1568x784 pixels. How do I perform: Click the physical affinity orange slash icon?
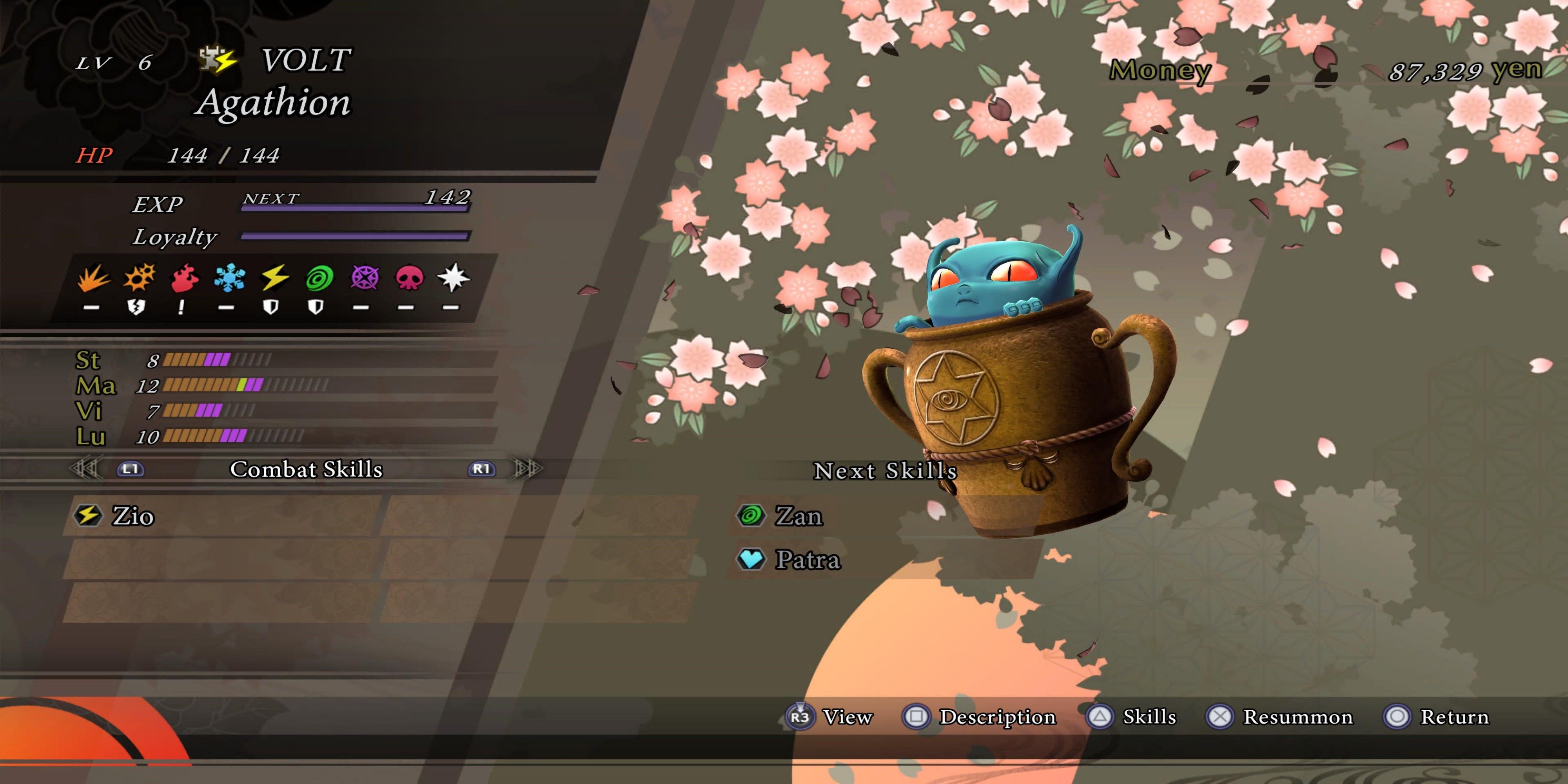[x=93, y=278]
